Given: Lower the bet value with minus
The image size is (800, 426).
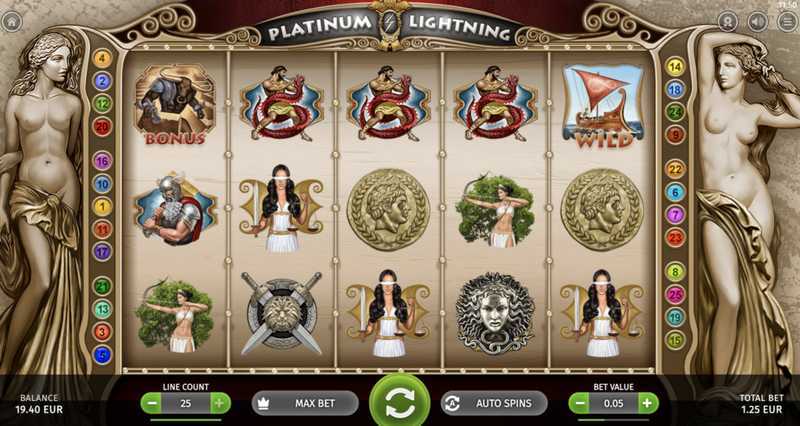Looking at the screenshot, I should 579,403.
